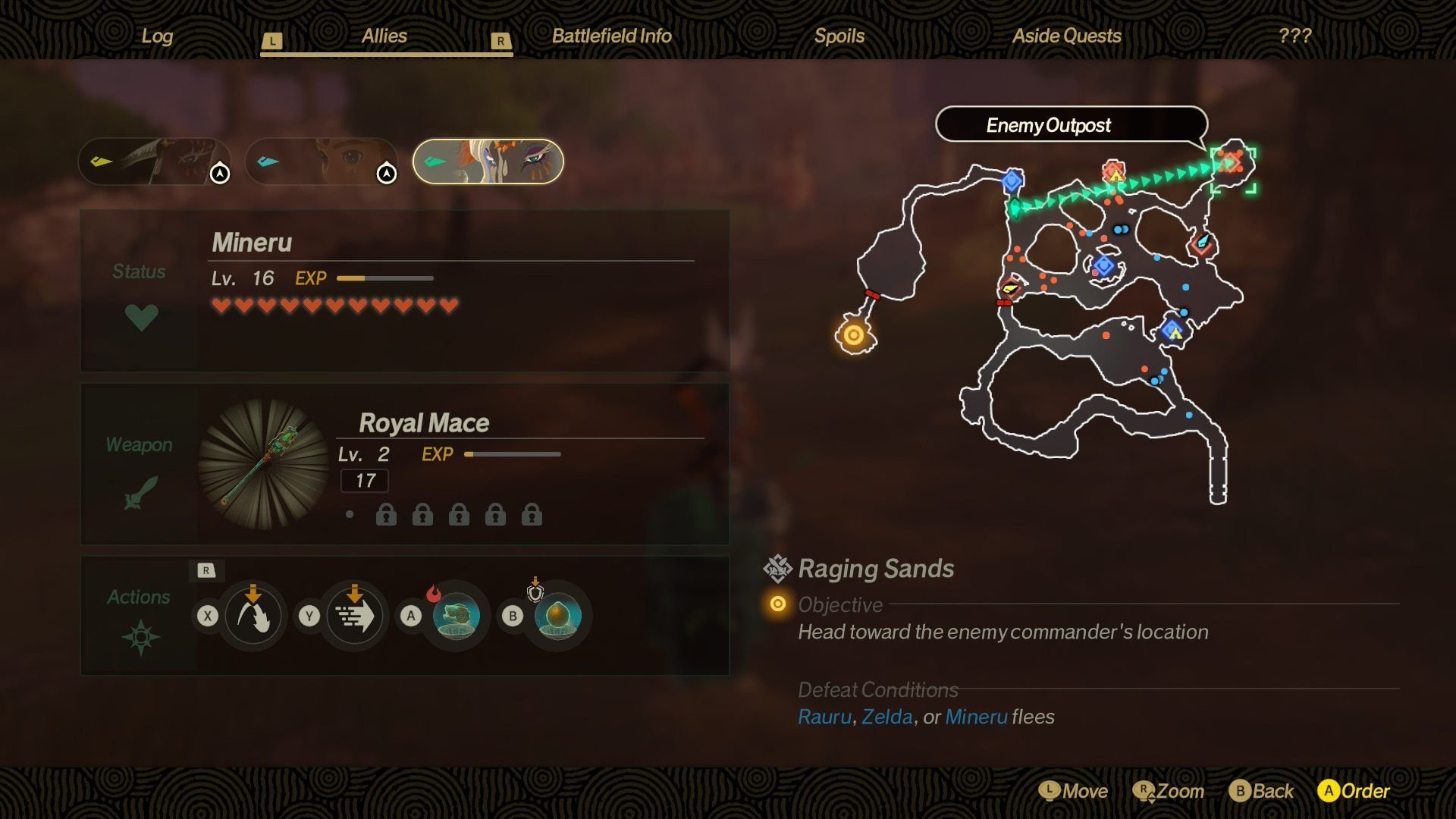
Task: Switch to the Log tab
Action: 157,36
